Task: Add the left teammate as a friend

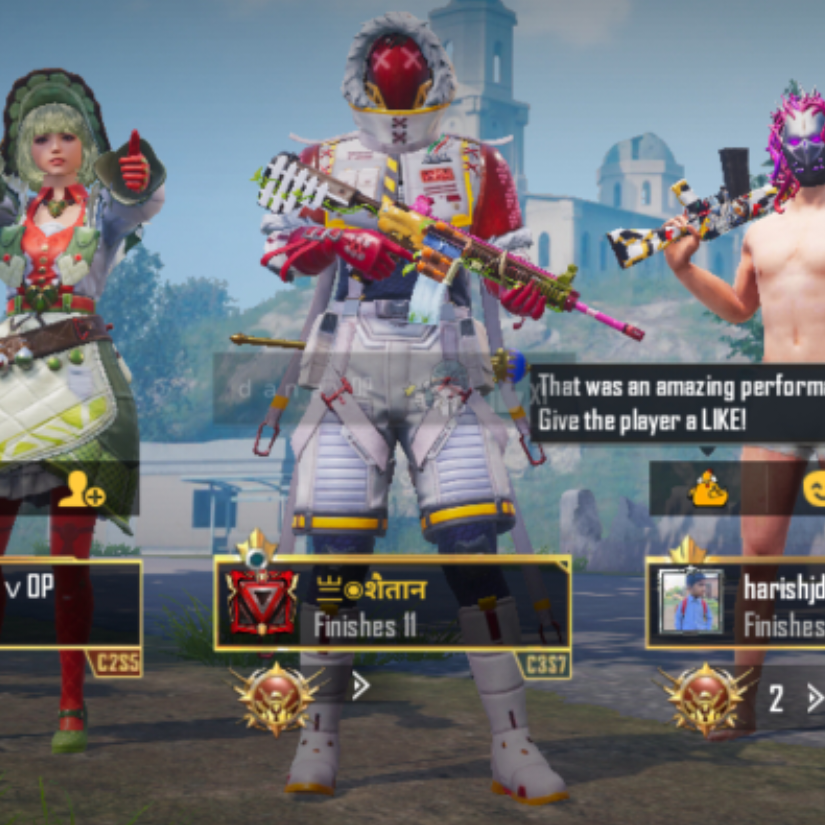Action: 80,491
